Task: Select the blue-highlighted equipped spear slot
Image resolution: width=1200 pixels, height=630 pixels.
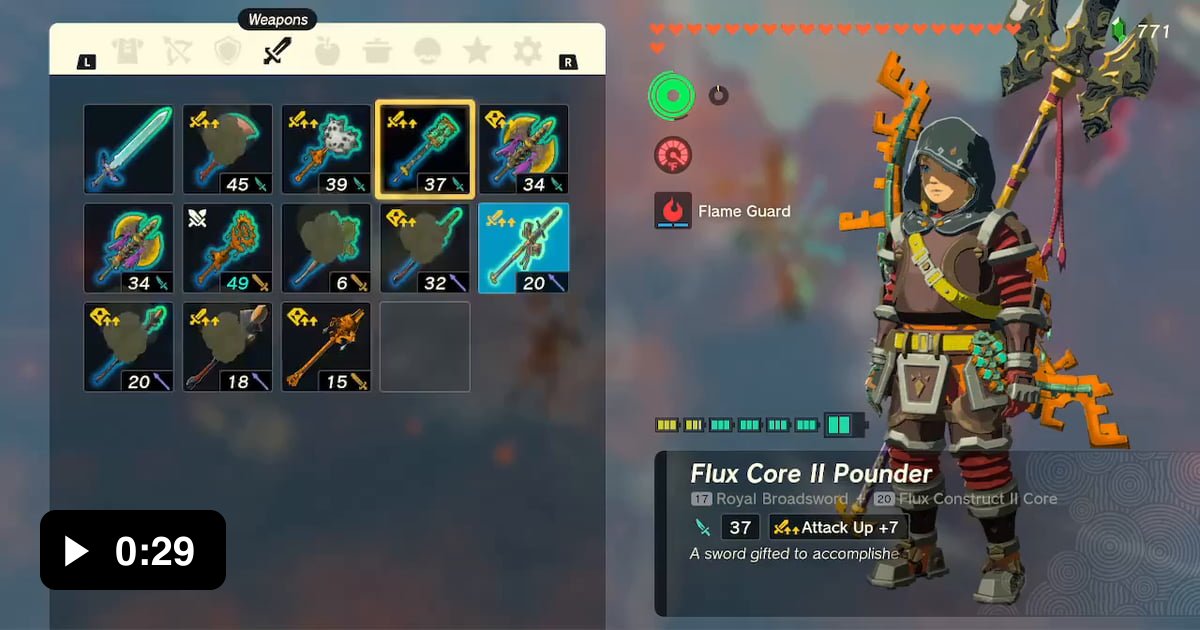Action: point(524,248)
